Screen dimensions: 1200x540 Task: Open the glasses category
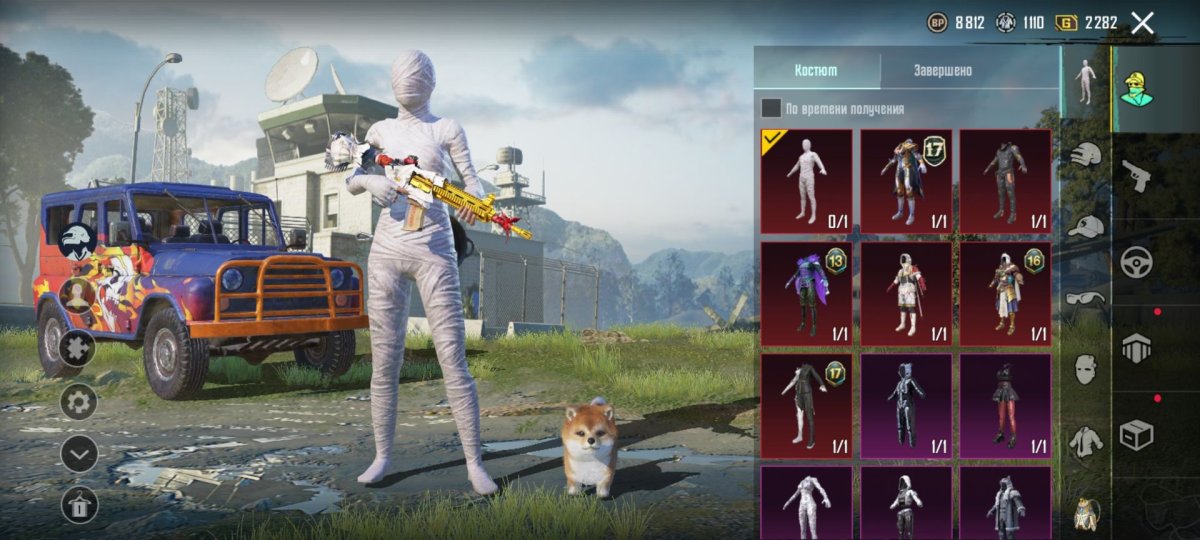coord(1085,298)
